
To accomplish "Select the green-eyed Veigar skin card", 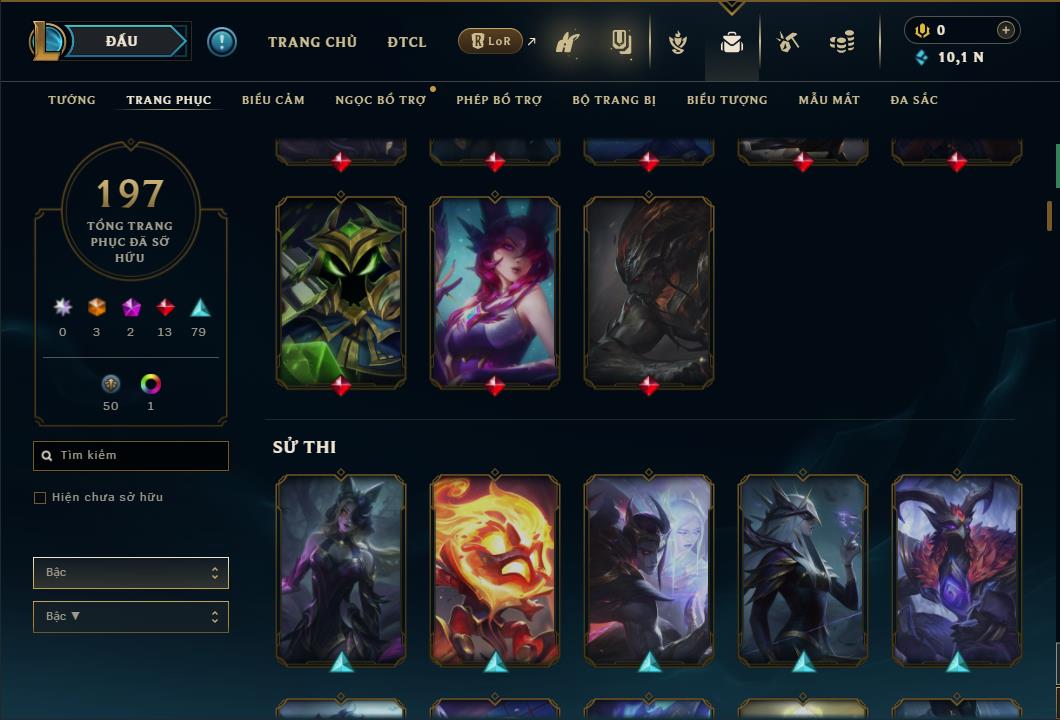I will tap(341, 290).
